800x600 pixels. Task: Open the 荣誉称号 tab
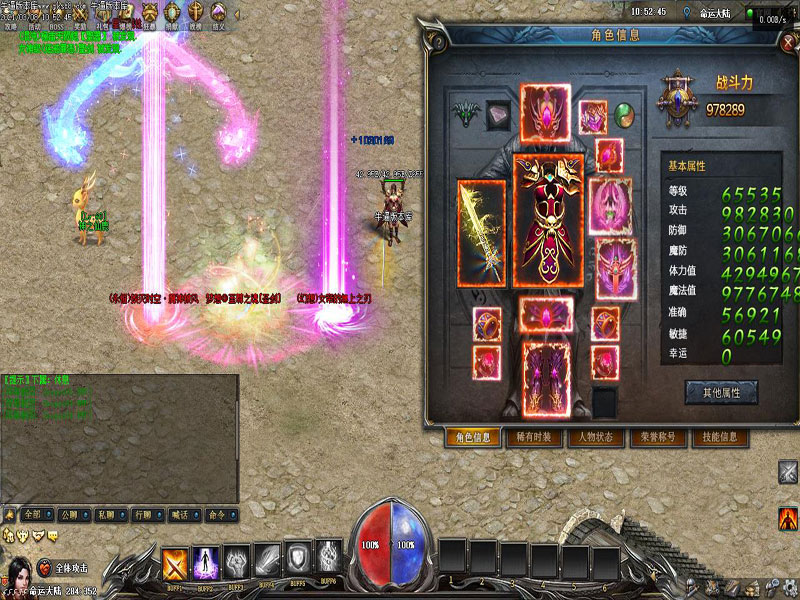[658, 437]
